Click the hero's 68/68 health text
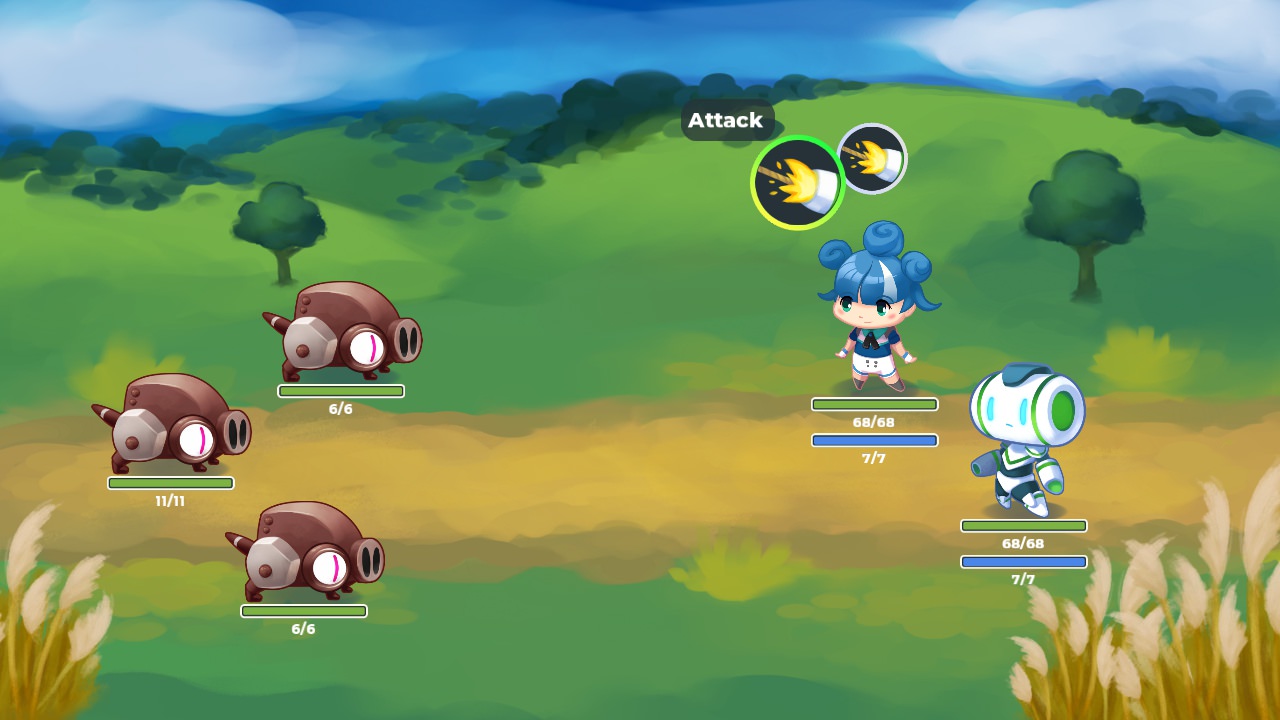 pyautogui.click(x=874, y=420)
